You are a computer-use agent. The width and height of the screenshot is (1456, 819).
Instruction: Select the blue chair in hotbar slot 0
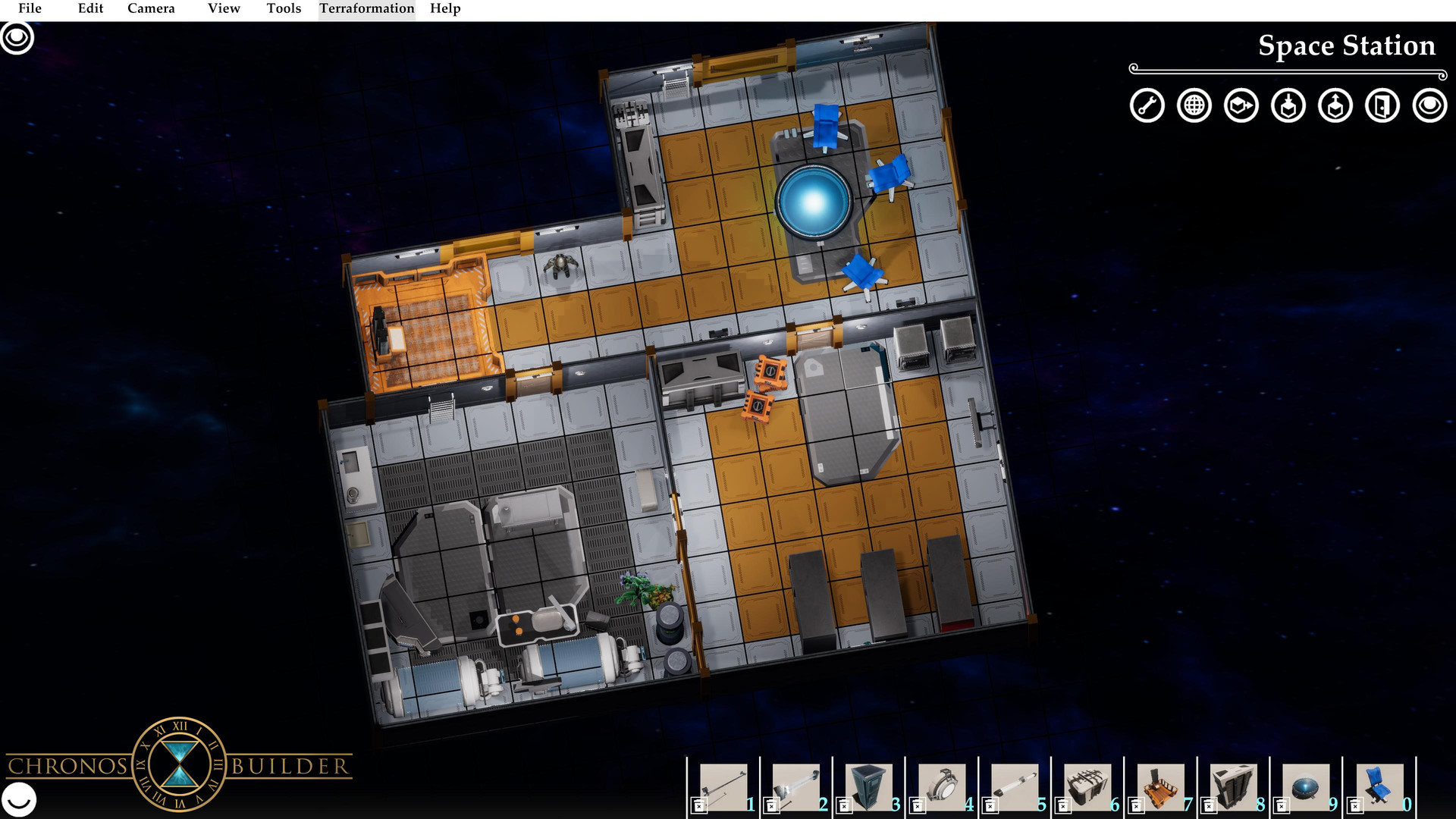(1379, 786)
